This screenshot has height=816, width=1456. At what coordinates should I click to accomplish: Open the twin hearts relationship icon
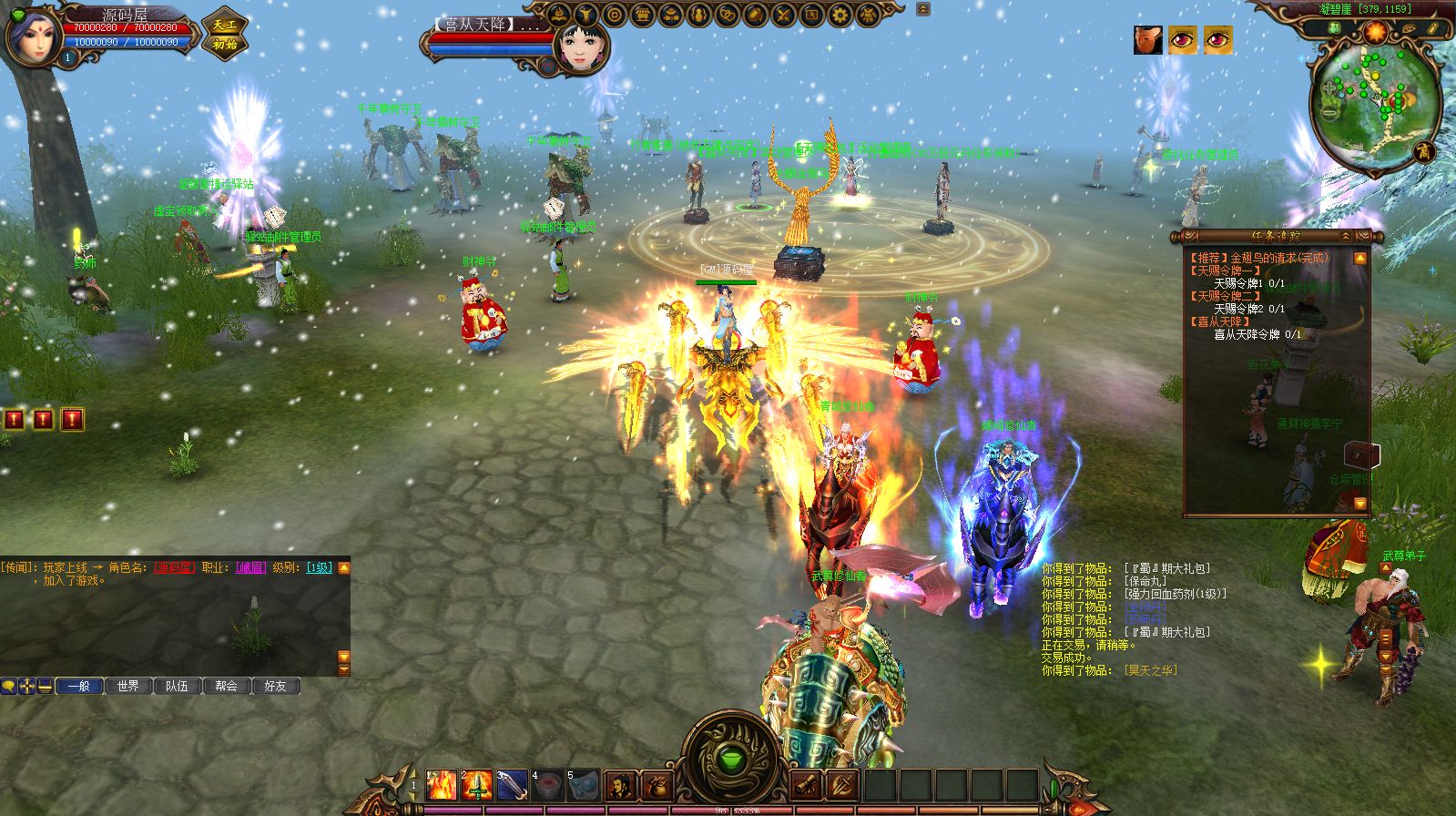coord(726,15)
